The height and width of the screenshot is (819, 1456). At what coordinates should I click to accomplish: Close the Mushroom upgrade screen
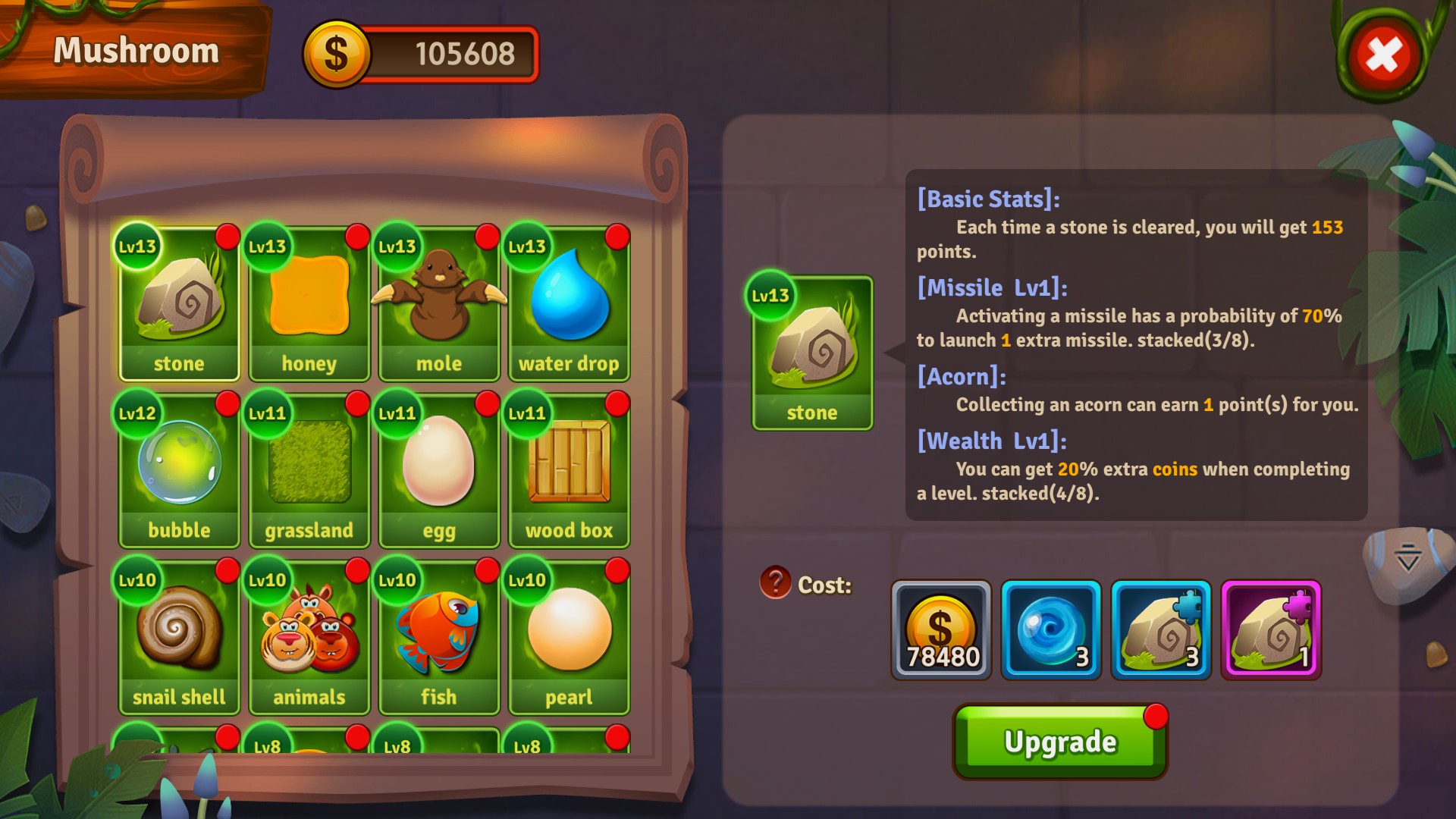tap(1382, 56)
